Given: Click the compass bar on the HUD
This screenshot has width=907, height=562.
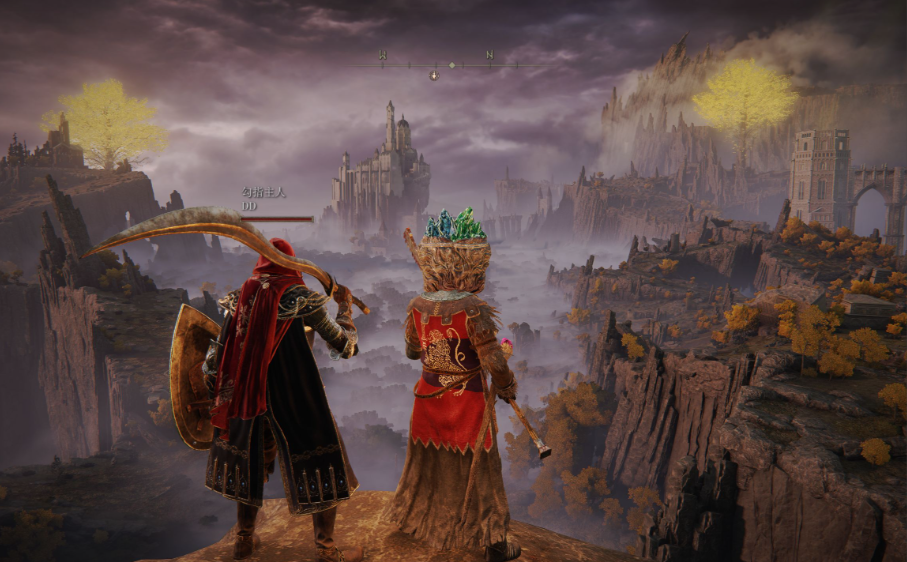Looking at the screenshot, I should pyautogui.click(x=436, y=65).
